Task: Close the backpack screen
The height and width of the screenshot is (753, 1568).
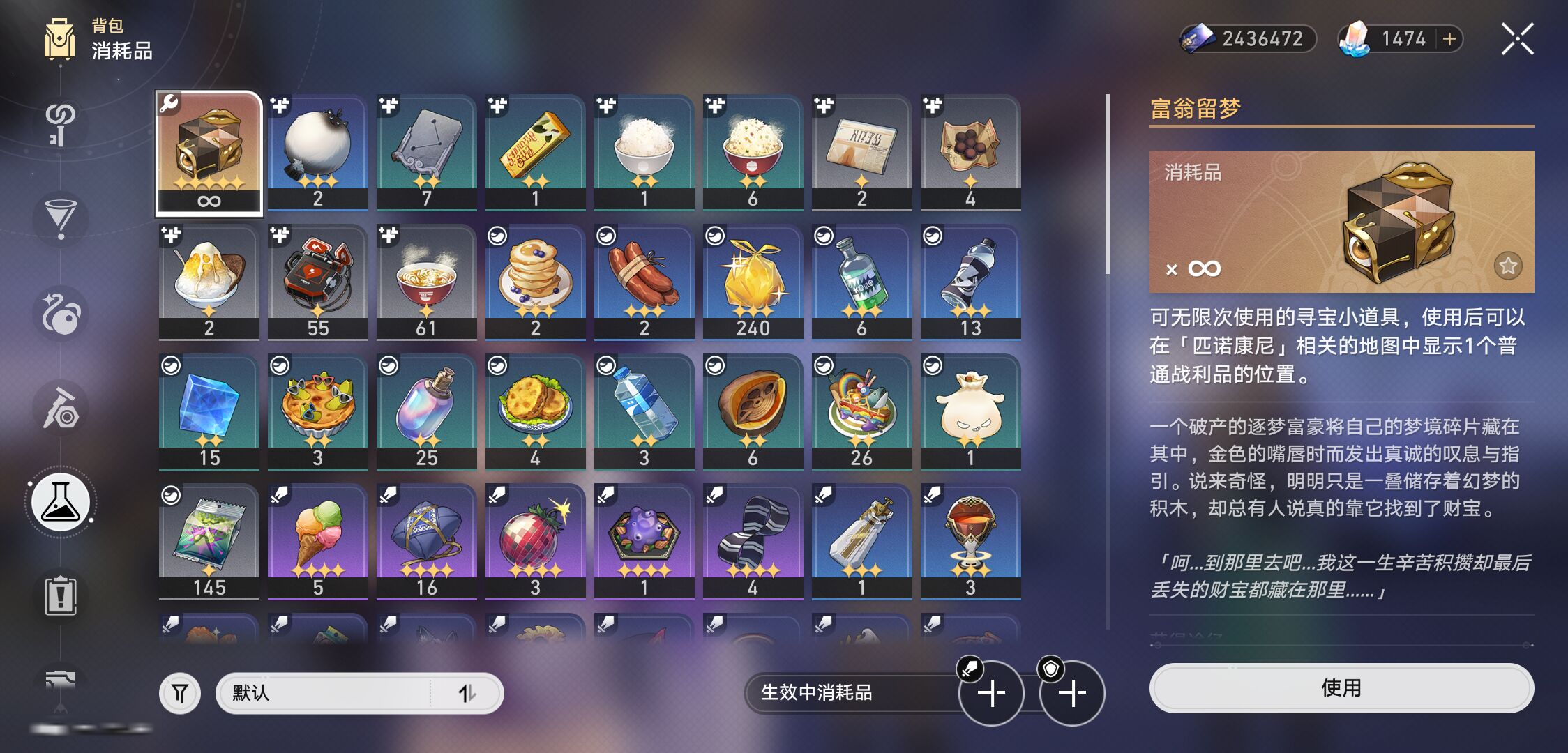Action: click(x=1517, y=39)
